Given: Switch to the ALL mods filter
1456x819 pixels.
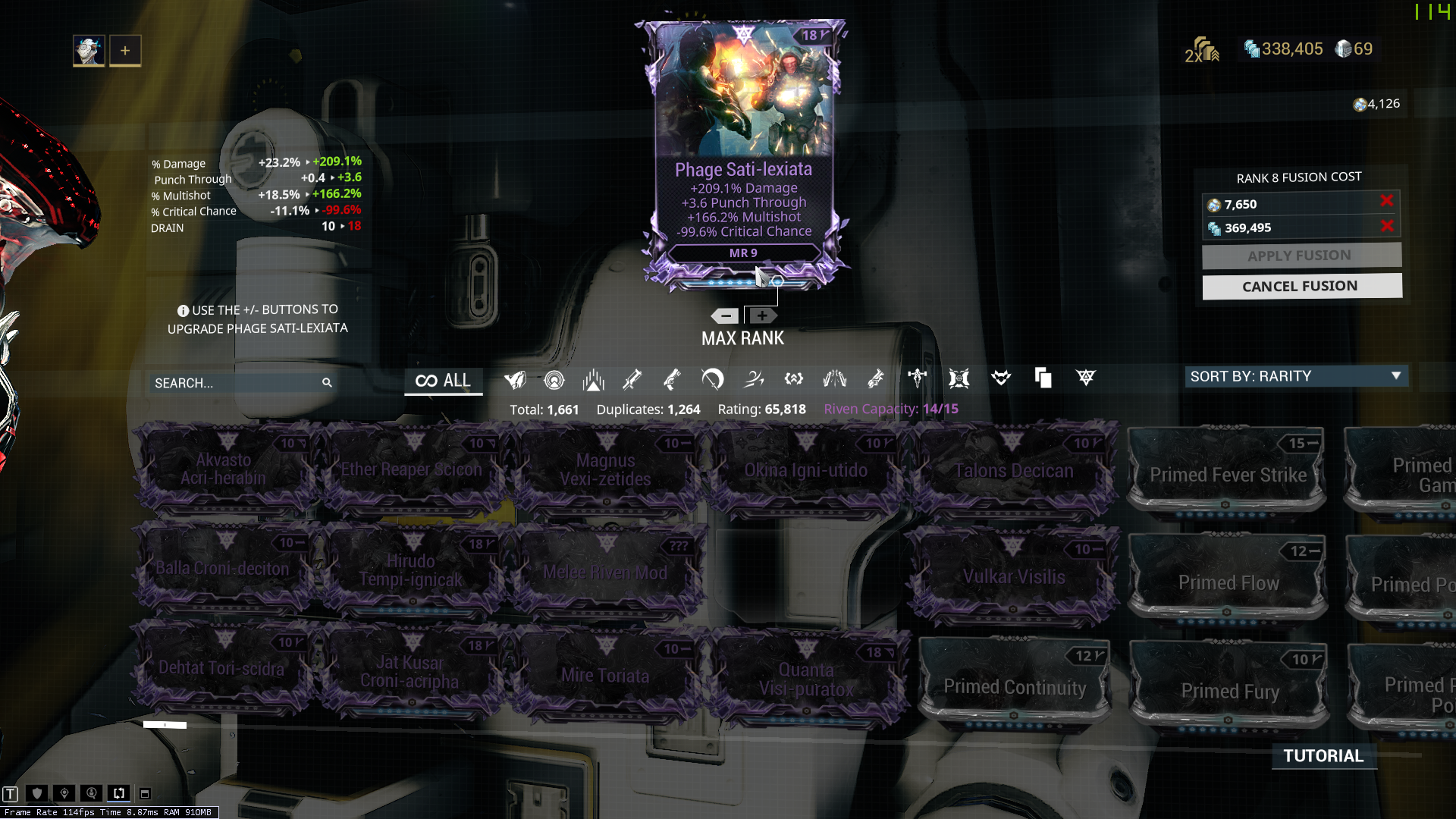Looking at the screenshot, I should pyautogui.click(x=444, y=381).
